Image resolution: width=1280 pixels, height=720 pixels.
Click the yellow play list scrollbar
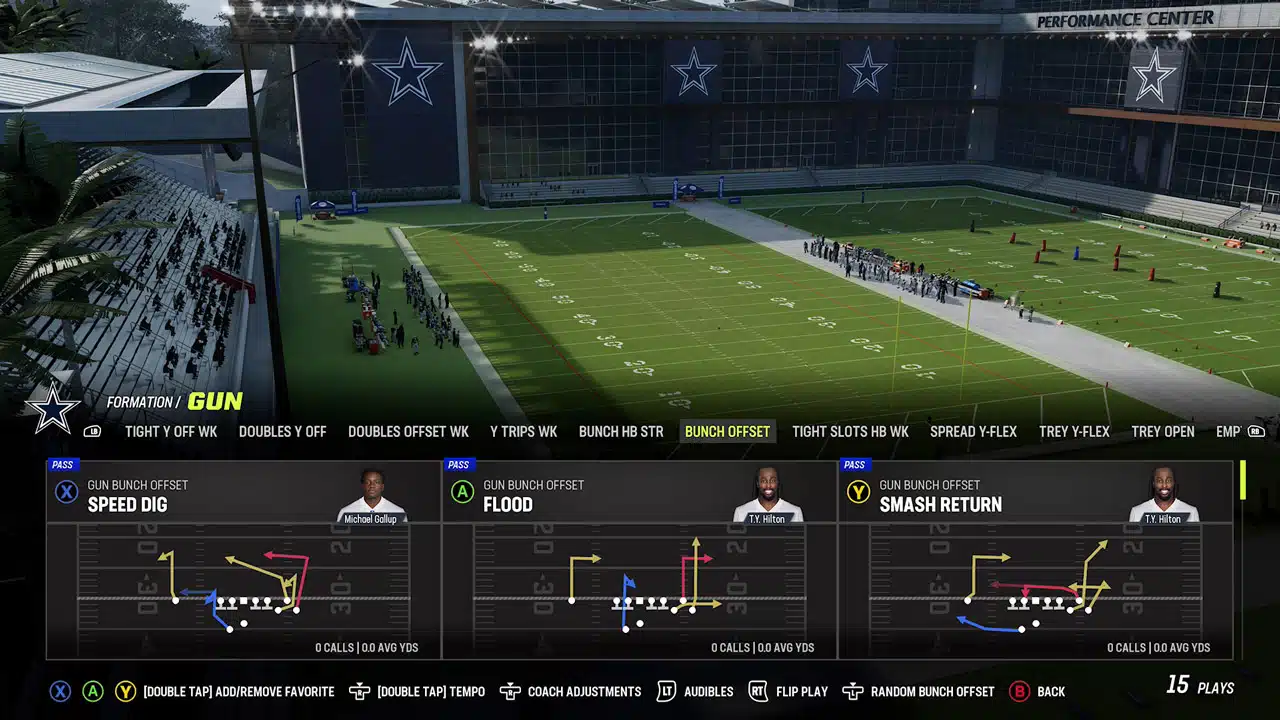(x=1242, y=480)
